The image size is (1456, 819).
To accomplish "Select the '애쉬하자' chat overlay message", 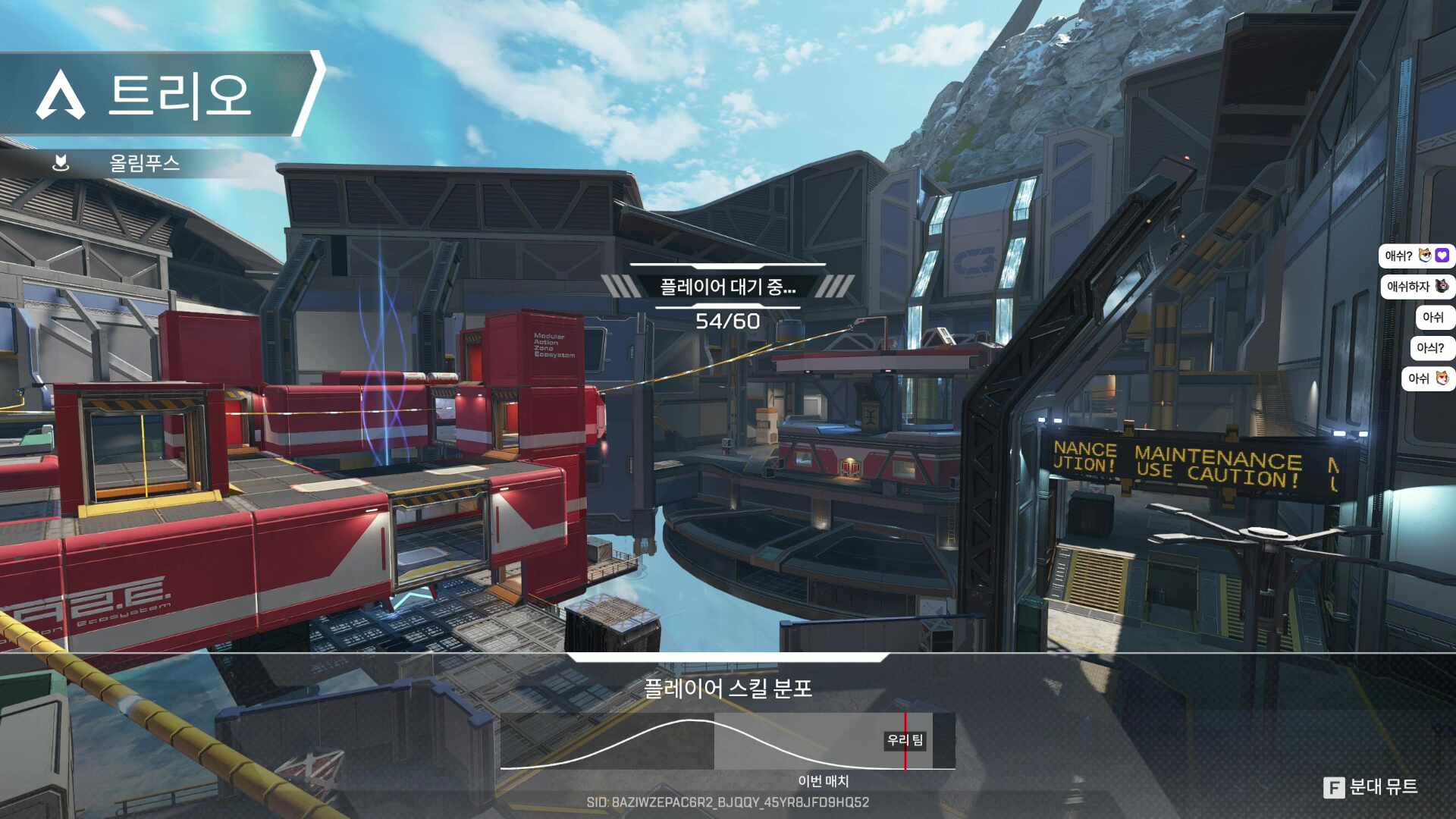I will 1415,287.
